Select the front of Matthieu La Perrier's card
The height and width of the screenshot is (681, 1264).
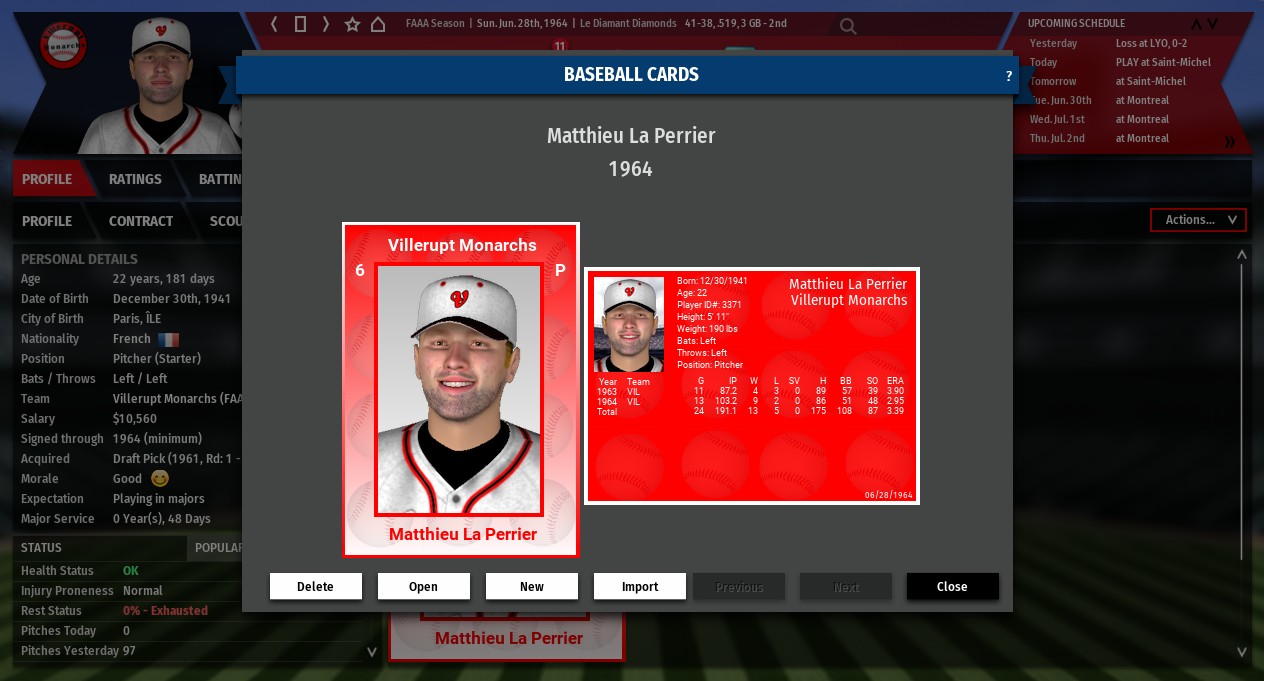coord(460,389)
